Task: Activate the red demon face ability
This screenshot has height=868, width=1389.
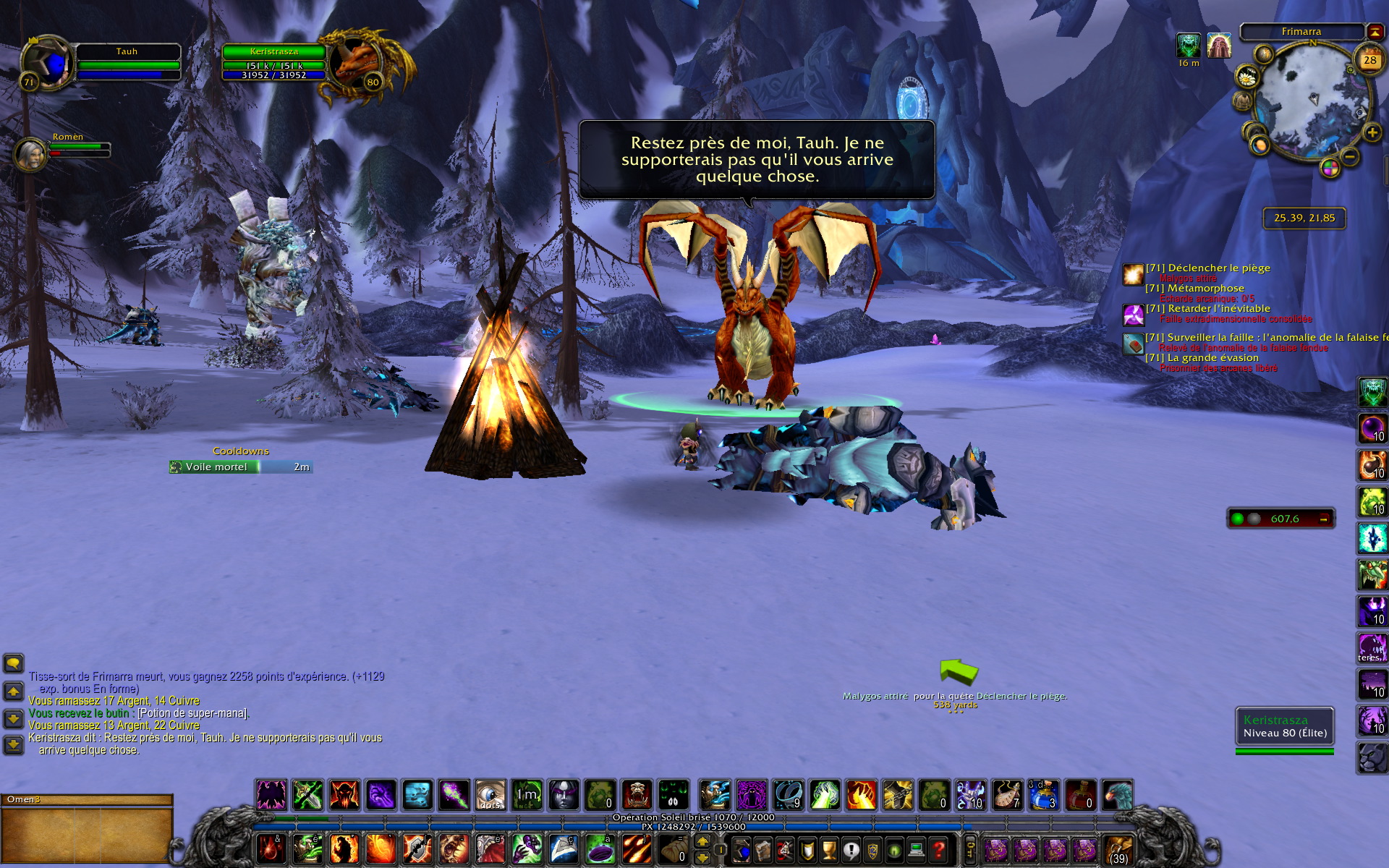Action: click(344, 795)
